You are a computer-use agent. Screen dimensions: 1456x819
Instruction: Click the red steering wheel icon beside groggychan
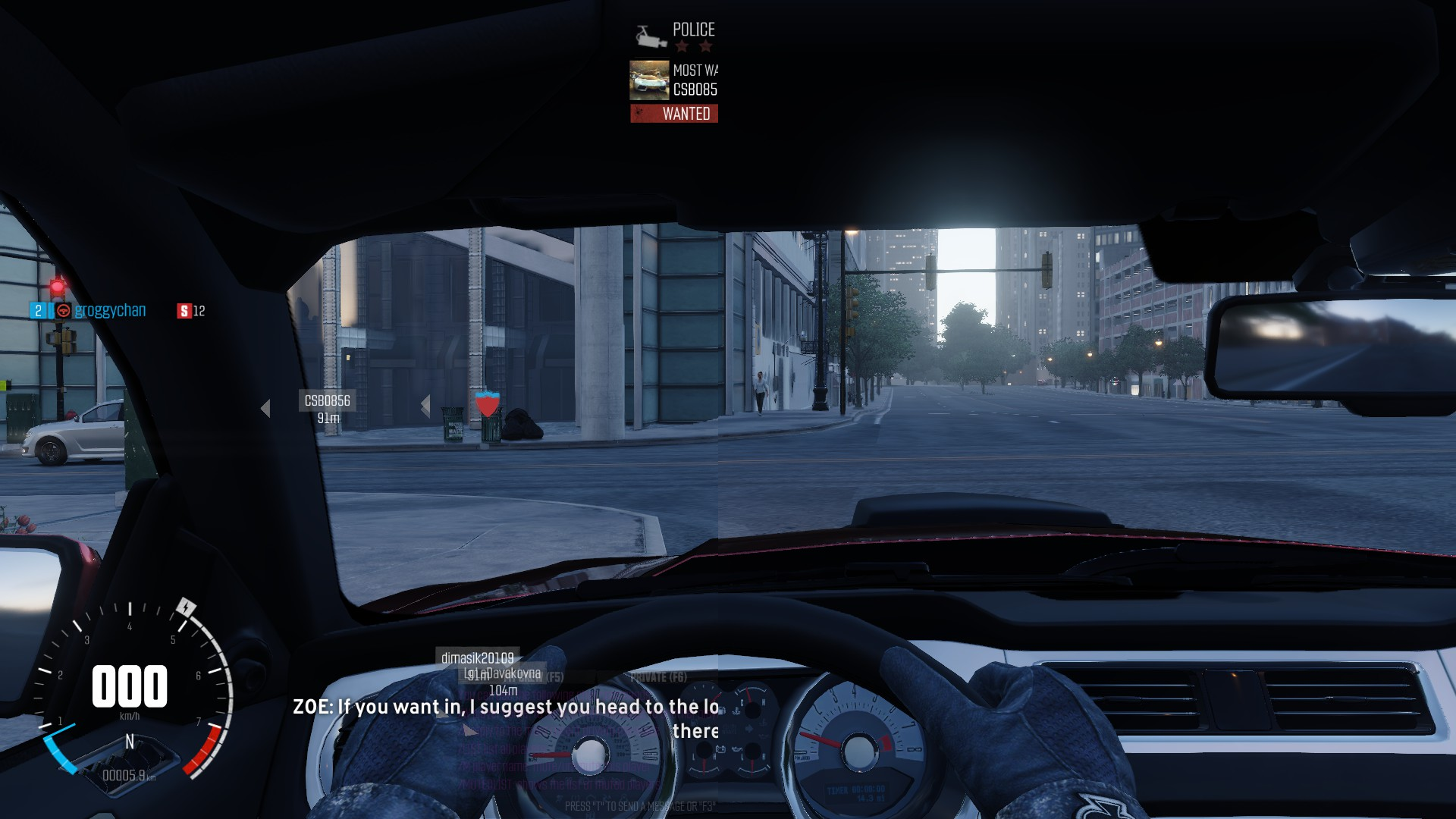pyautogui.click(x=64, y=310)
